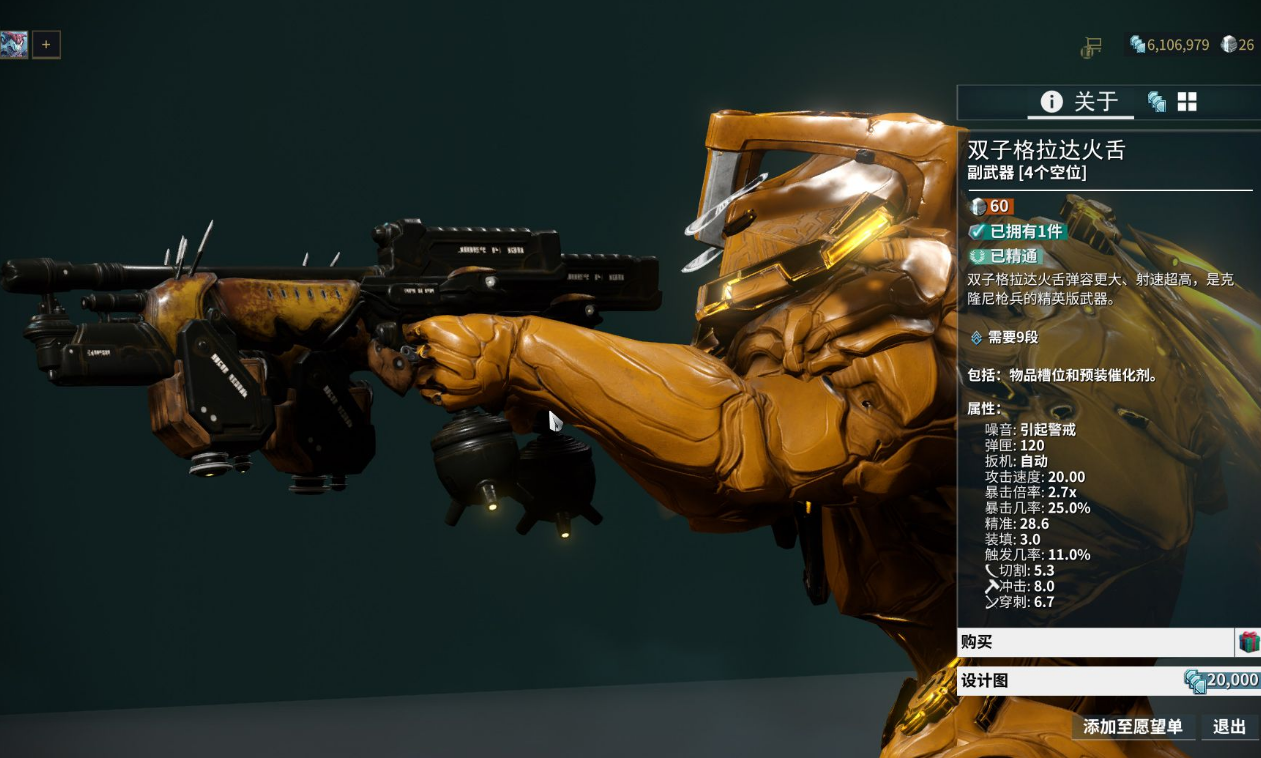Screen dimensions: 1261x758
Task: Add the weapon via 添加至愿望单
Action: [x=1133, y=727]
